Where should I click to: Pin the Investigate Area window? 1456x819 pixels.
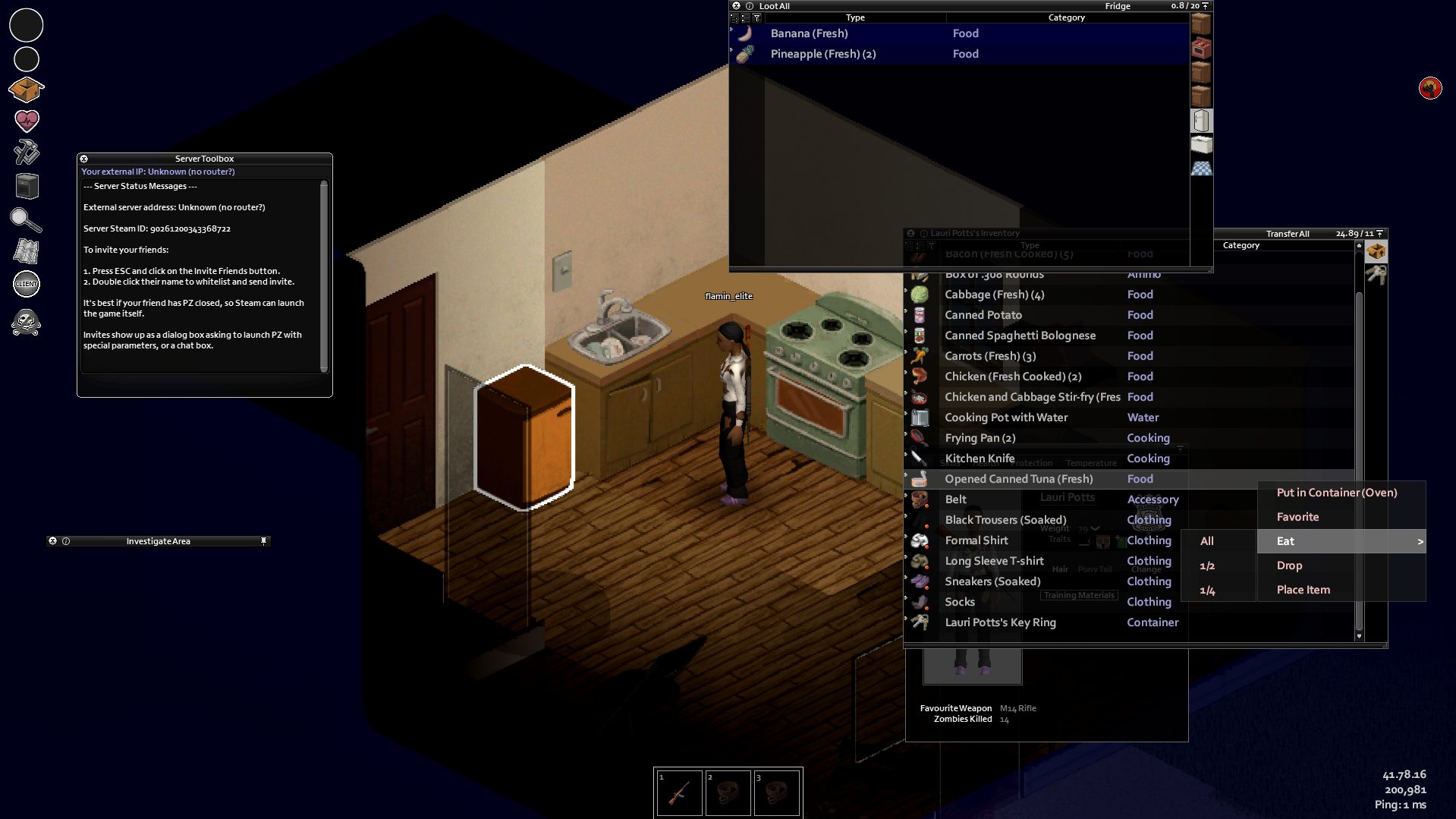tap(264, 540)
